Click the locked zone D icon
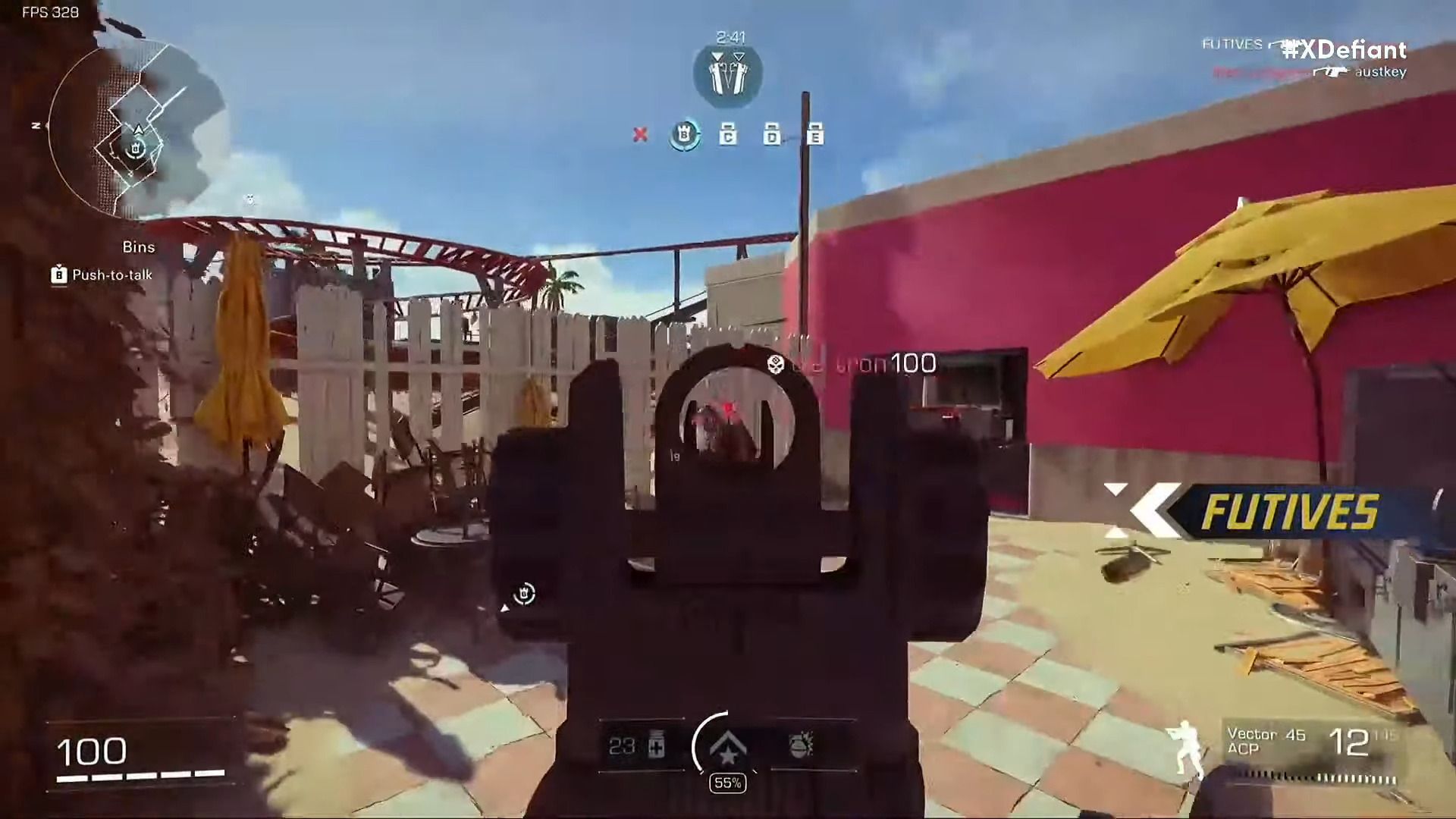Image resolution: width=1456 pixels, height=819 pixels. 771,133
